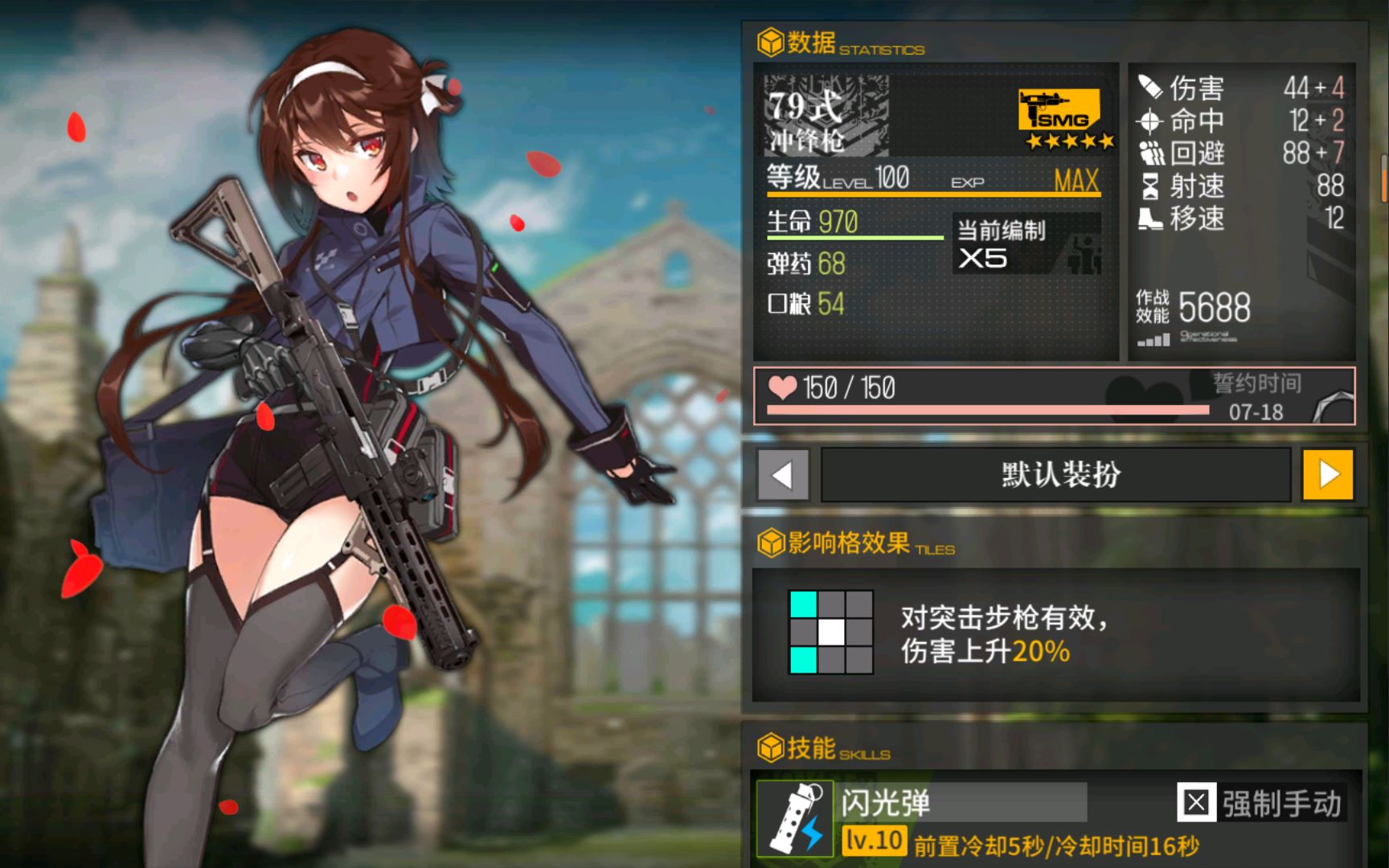Switch to the next costume with the yellow arrow

[1328, 475]
